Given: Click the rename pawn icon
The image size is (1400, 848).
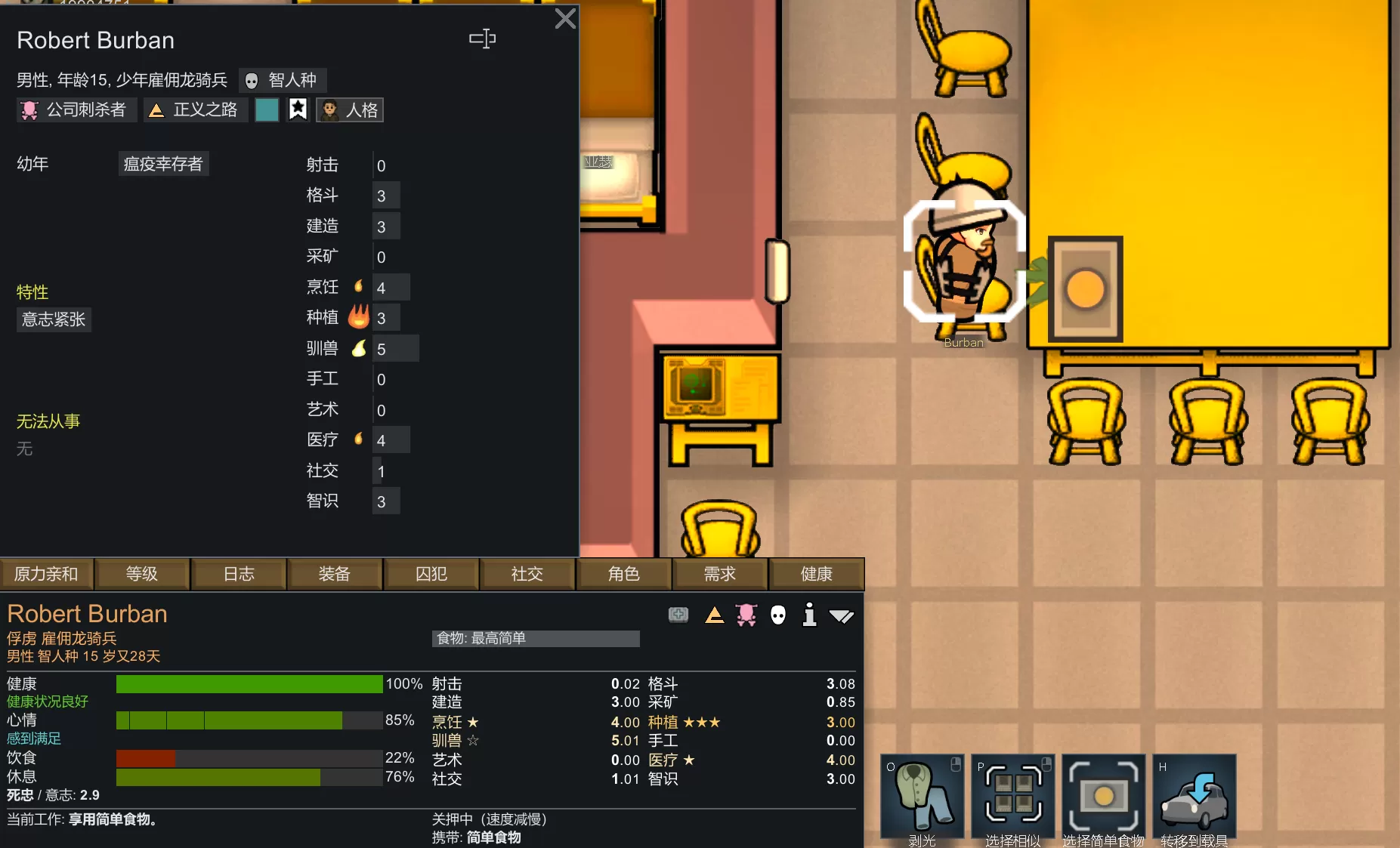Looking at the screenshot, I should click(x=482, y=39).
